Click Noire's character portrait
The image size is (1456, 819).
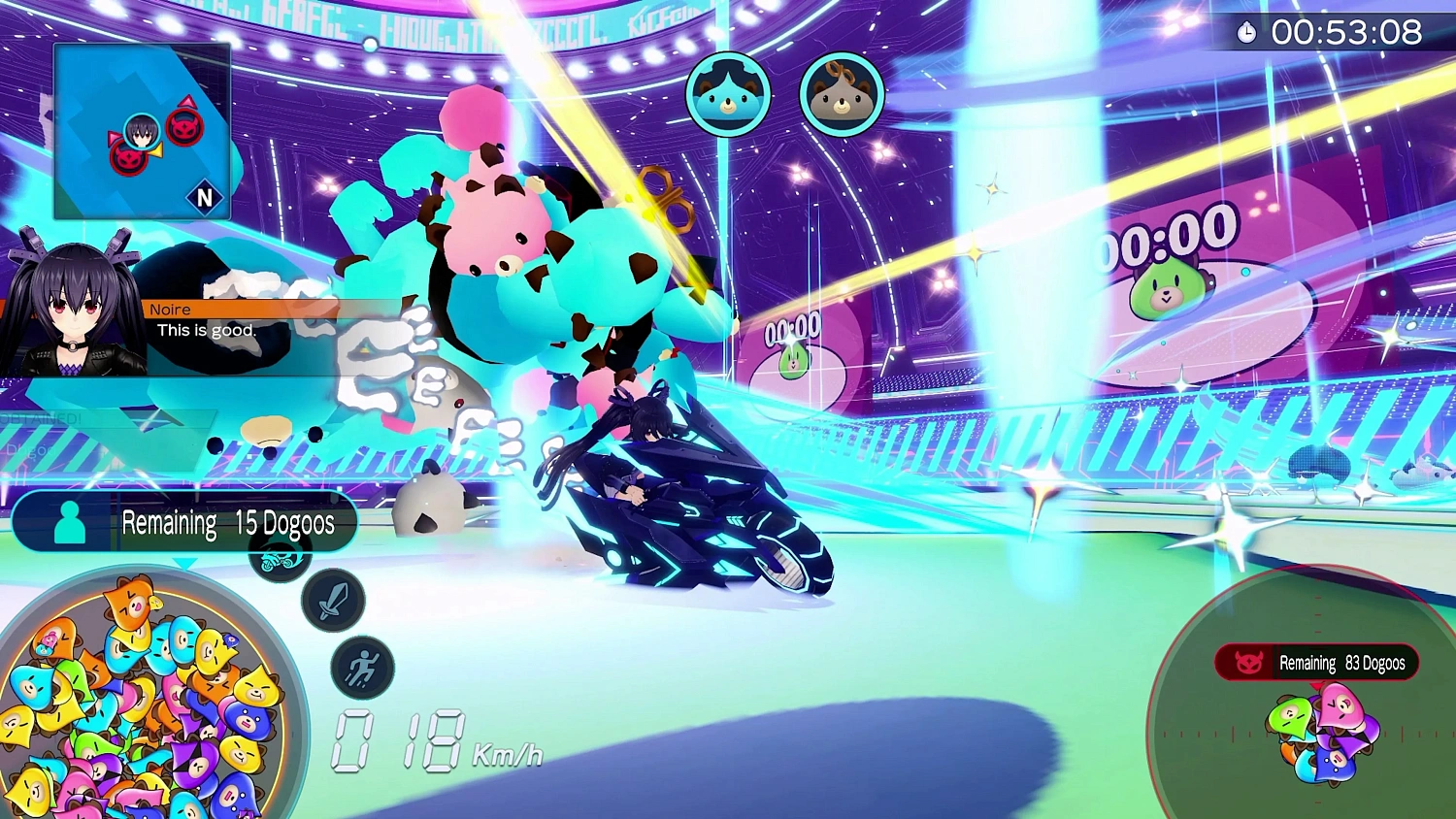(x=76, y=301)
